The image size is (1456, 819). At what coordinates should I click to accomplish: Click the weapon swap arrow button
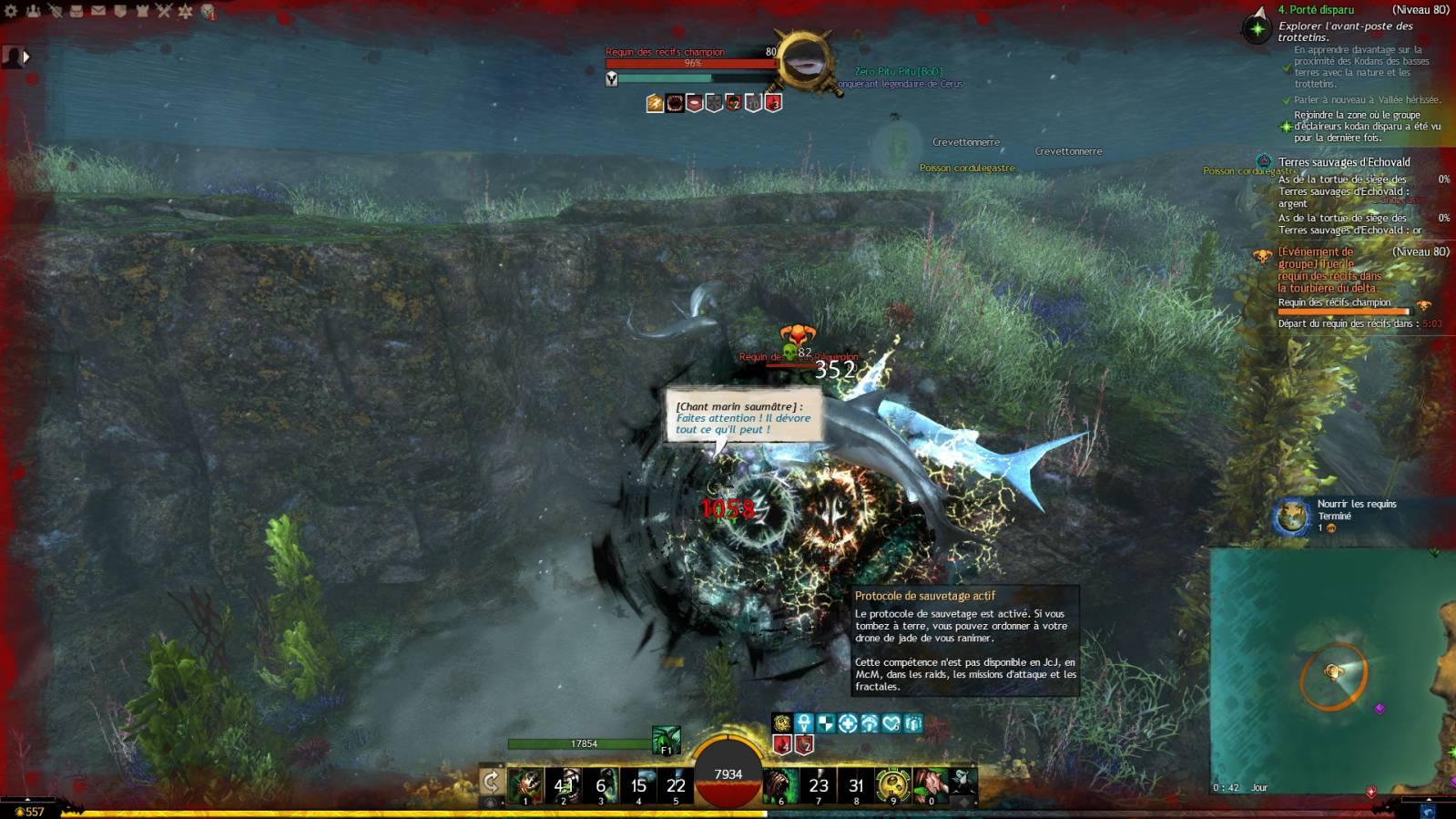coord(491,782)
